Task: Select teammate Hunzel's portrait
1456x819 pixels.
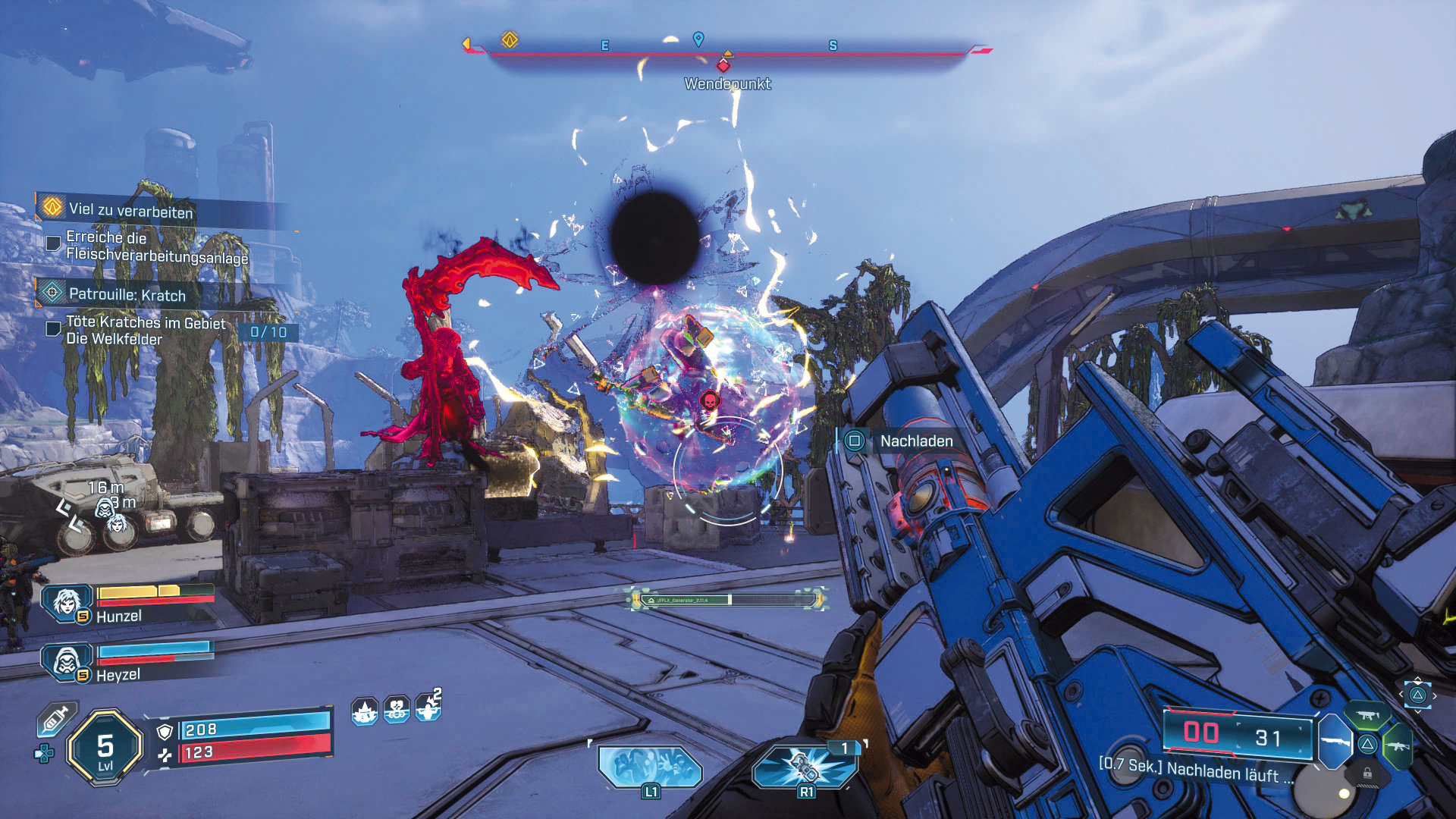Action: (67, 602)
